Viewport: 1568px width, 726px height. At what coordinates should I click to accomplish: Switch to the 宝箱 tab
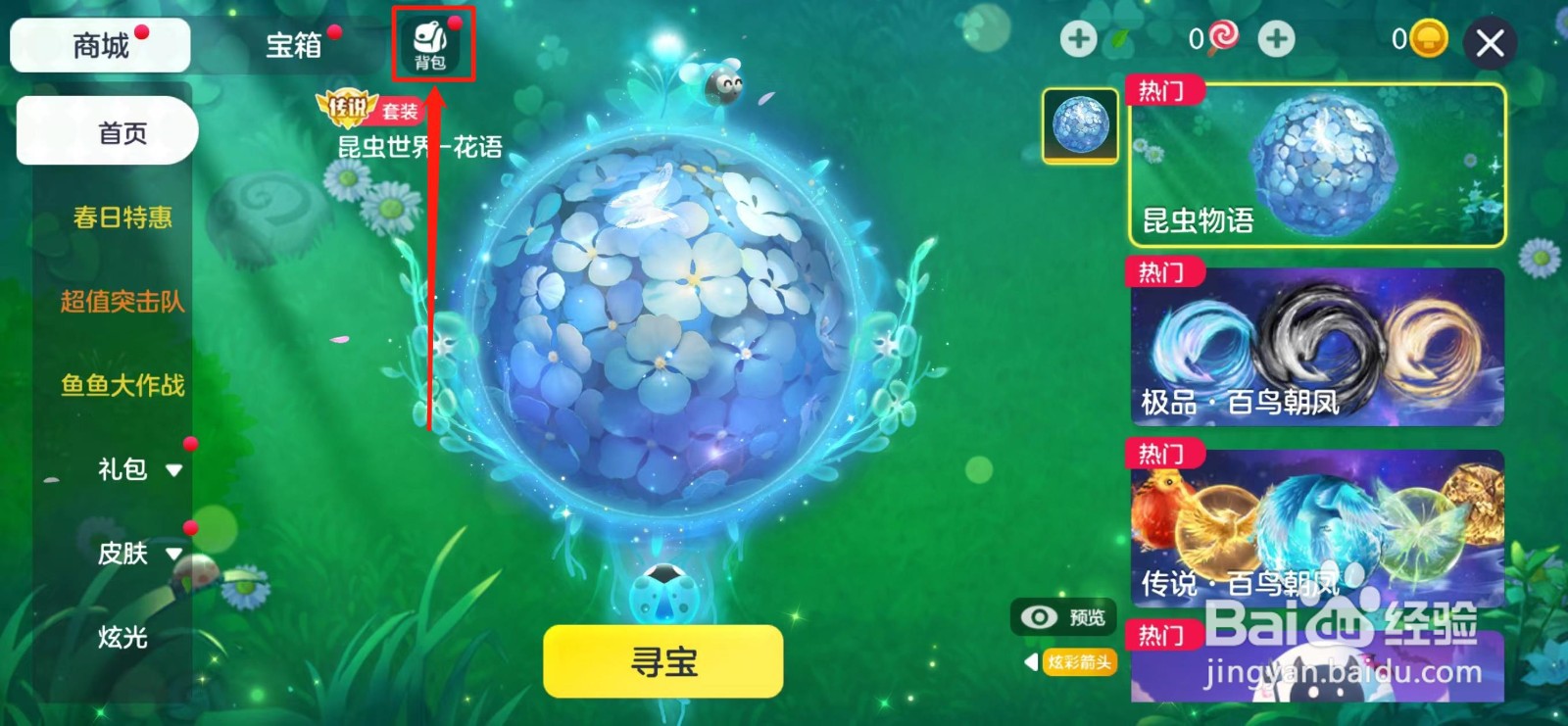pos(290,44)
